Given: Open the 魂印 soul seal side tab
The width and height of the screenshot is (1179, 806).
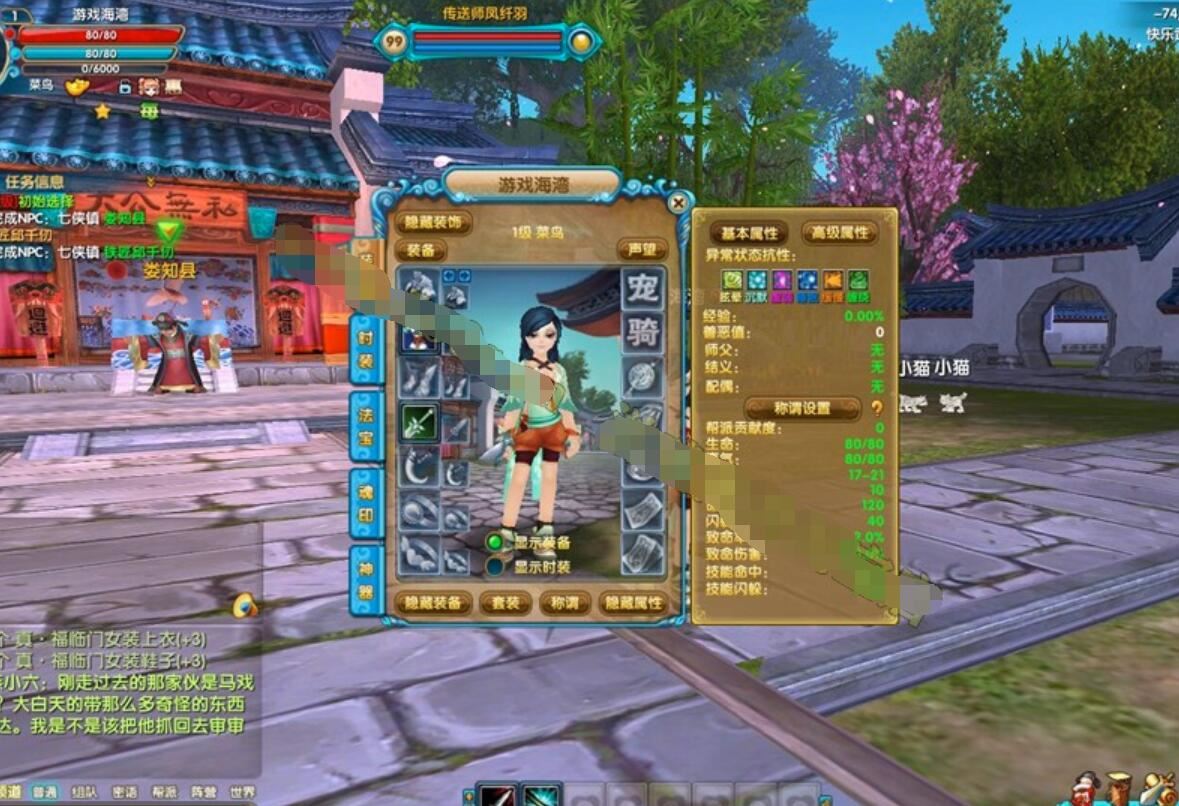Looking at the screenshot, I should click(x=367, y=503).
